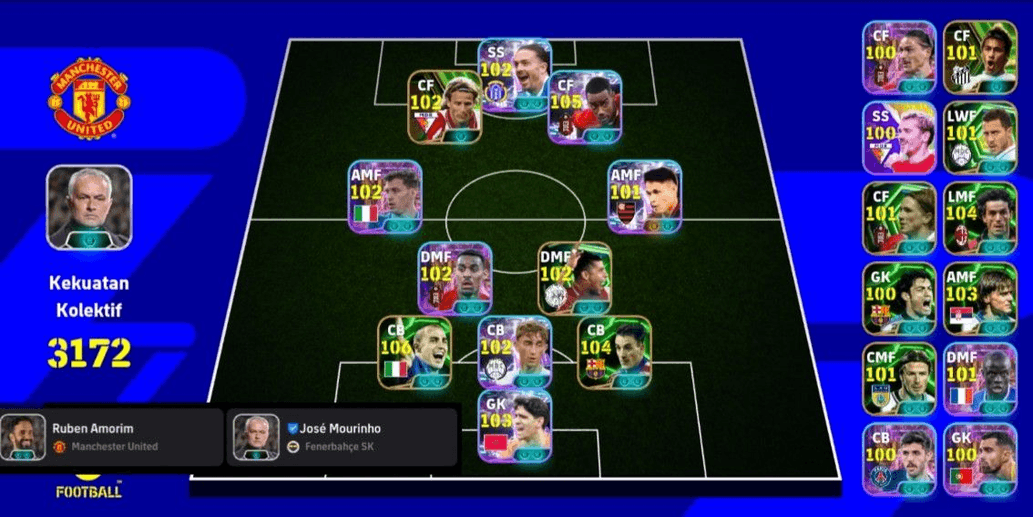Select the SS 100 substitute card
The height and width of the screenshot is (517, 1033).
(x=899, y=137)
